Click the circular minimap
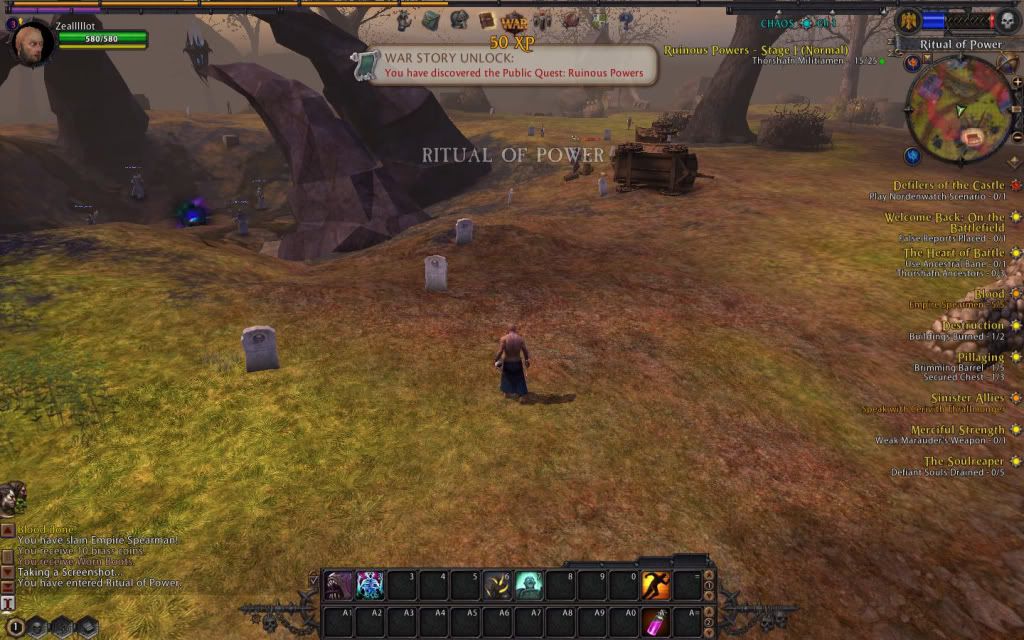The image size is (1024, 640). 959,109
